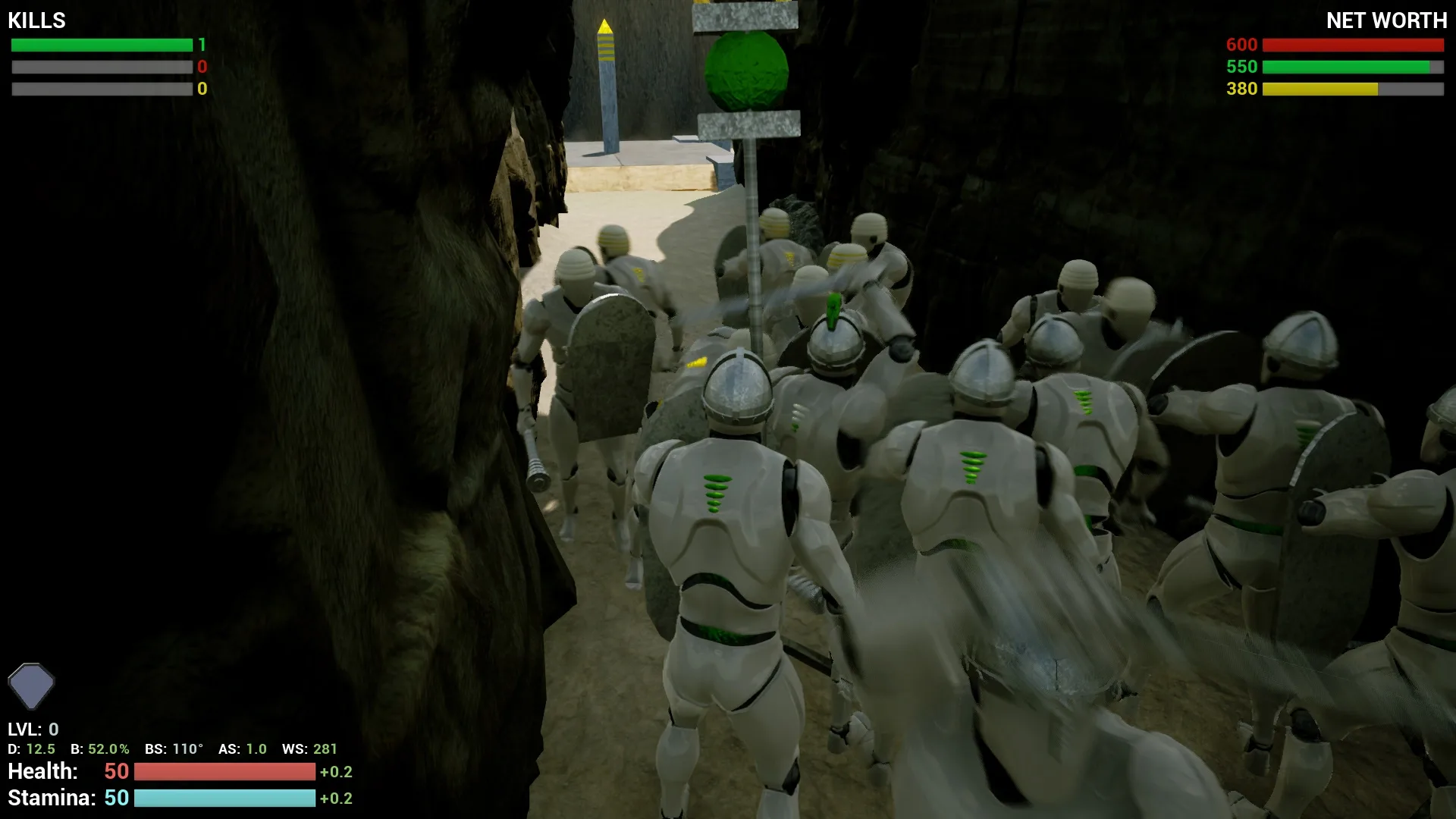Select the green plume on a soldier's helmet

[832, 311]
